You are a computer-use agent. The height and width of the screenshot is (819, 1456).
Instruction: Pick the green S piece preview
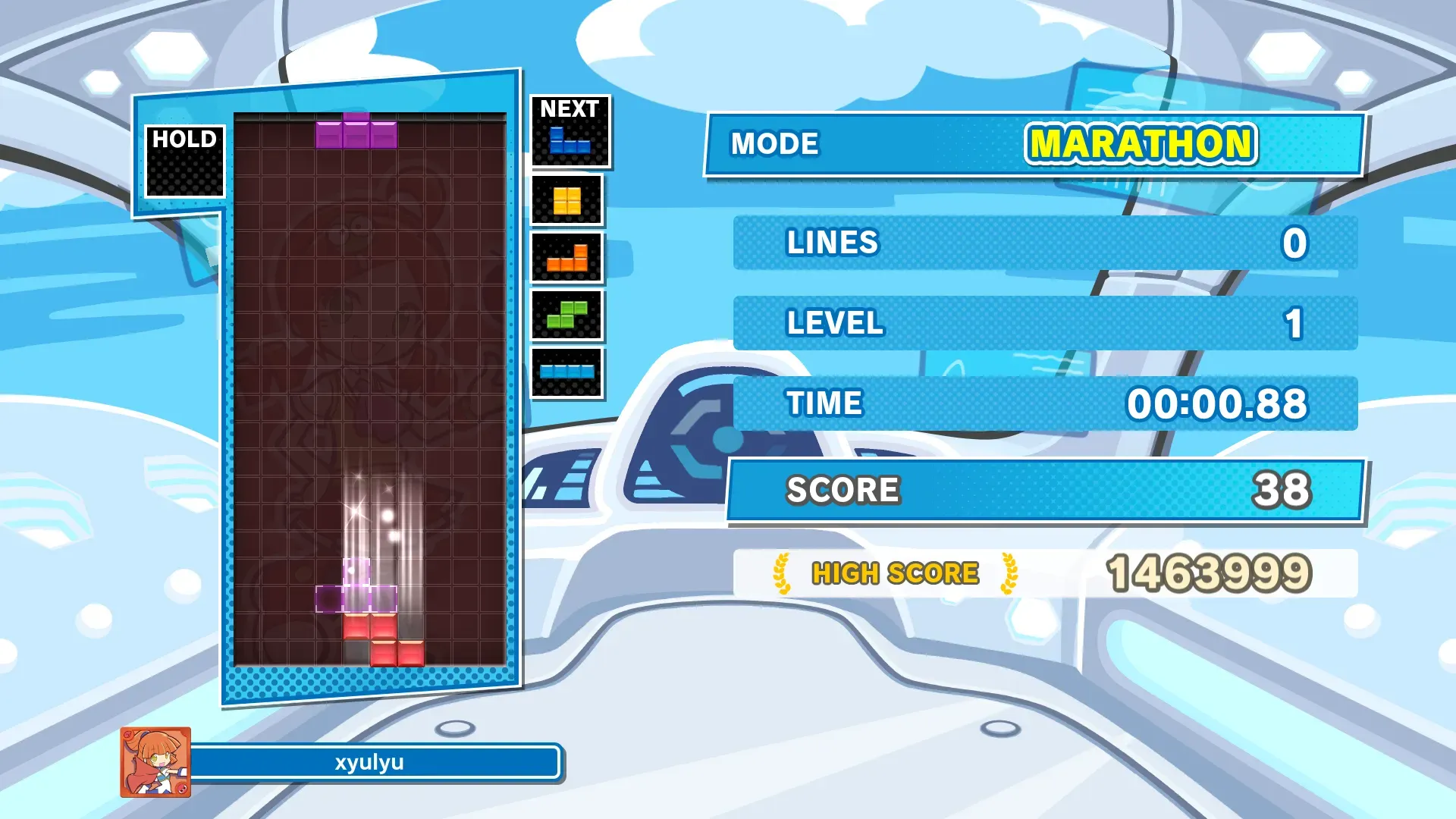[x=567, y=315]
